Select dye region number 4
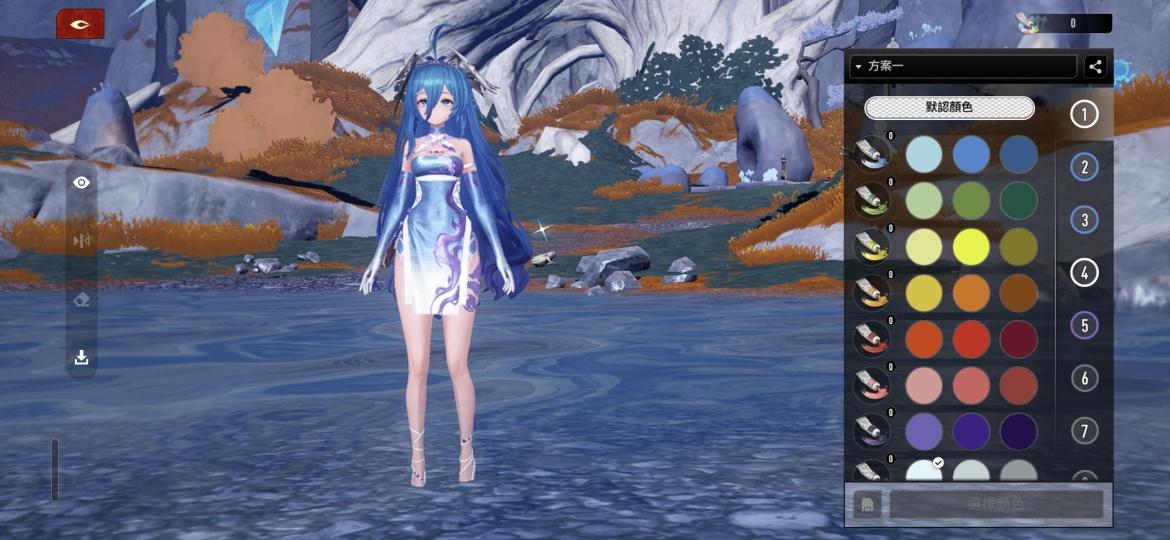This screenshot has width=1170, height=540. (x=1084, y=272)
